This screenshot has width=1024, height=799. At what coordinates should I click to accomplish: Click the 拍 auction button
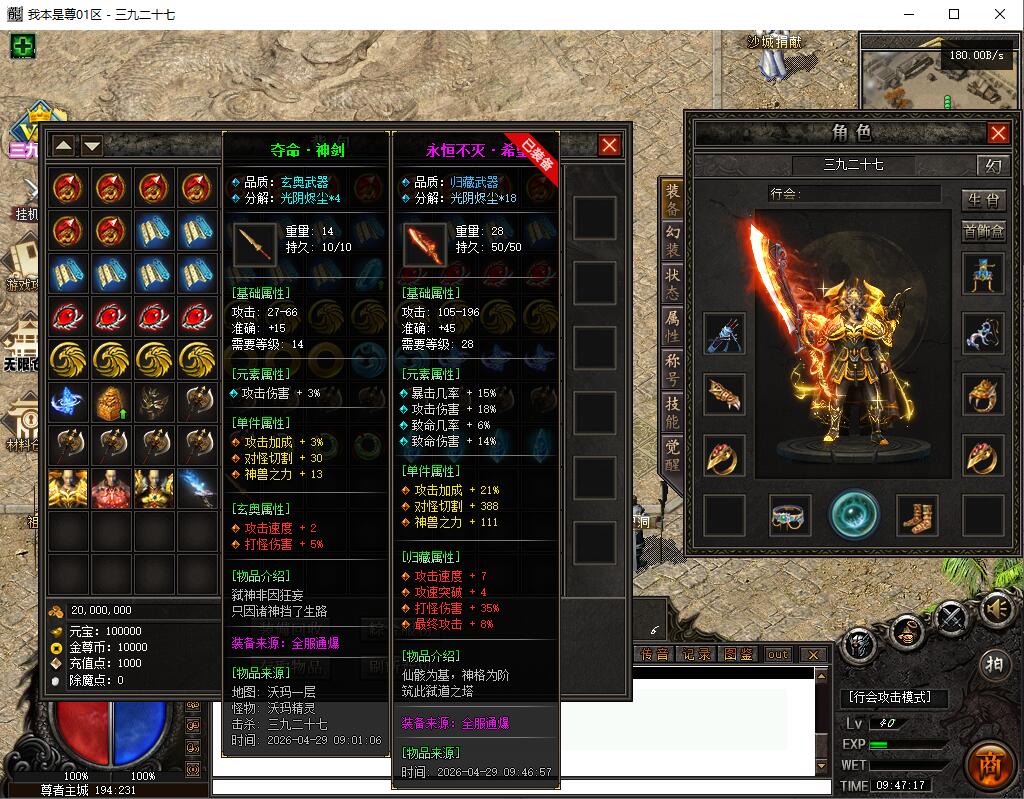click(x=993, y=665)
